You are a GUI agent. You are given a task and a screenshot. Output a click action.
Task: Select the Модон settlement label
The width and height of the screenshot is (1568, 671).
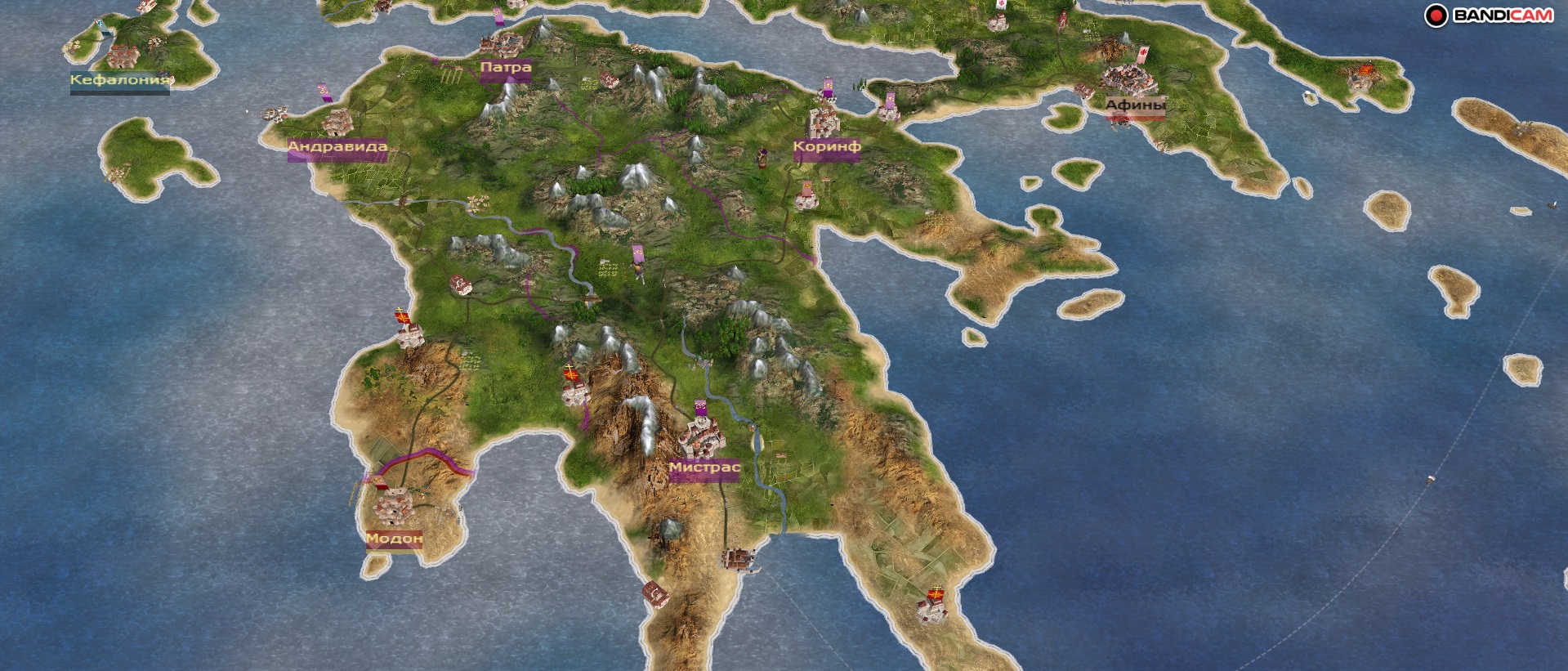click(x=394, y=539)
